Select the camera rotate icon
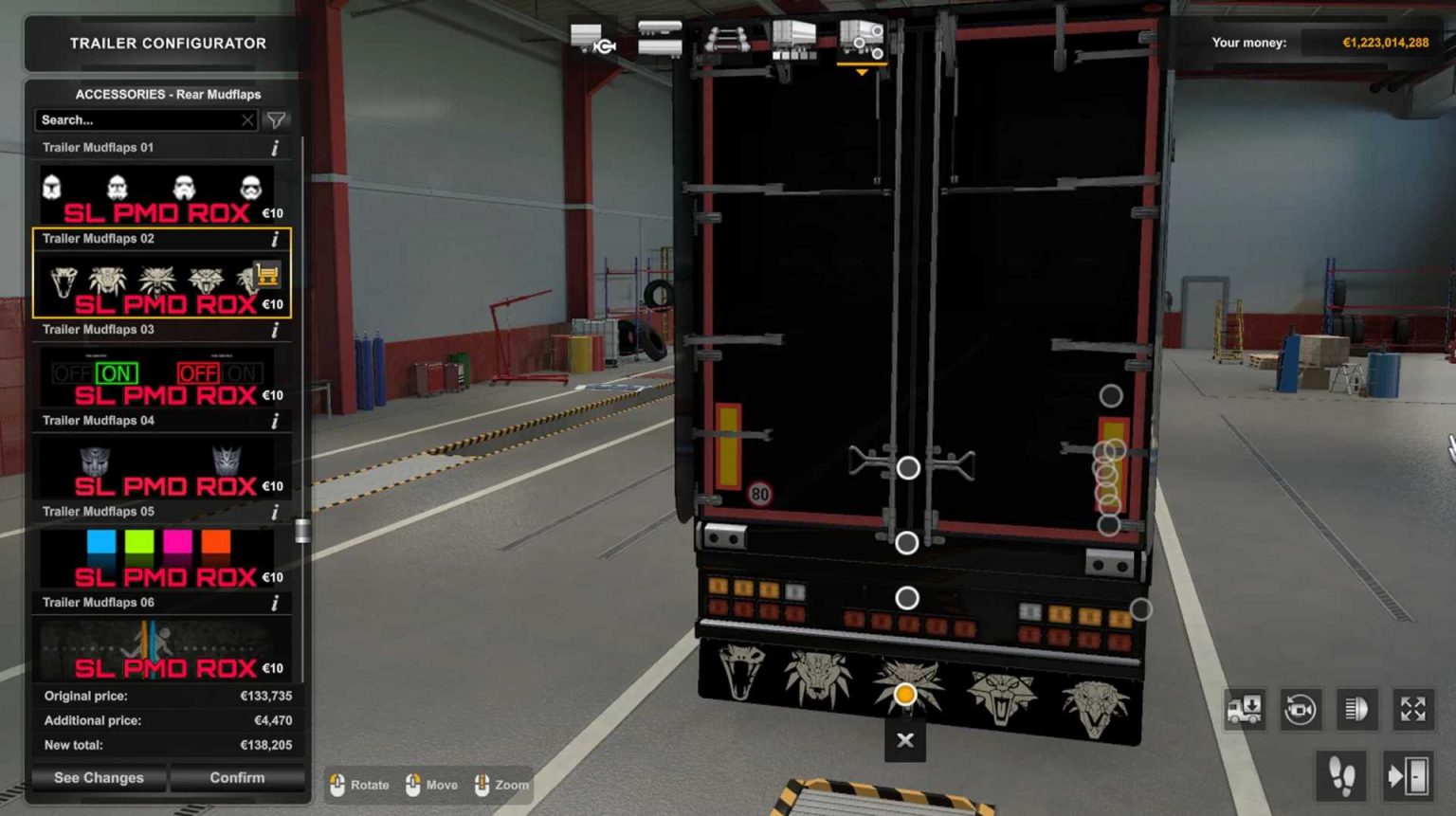The height and width of the screenshot is (816, 1456). 1301,709
